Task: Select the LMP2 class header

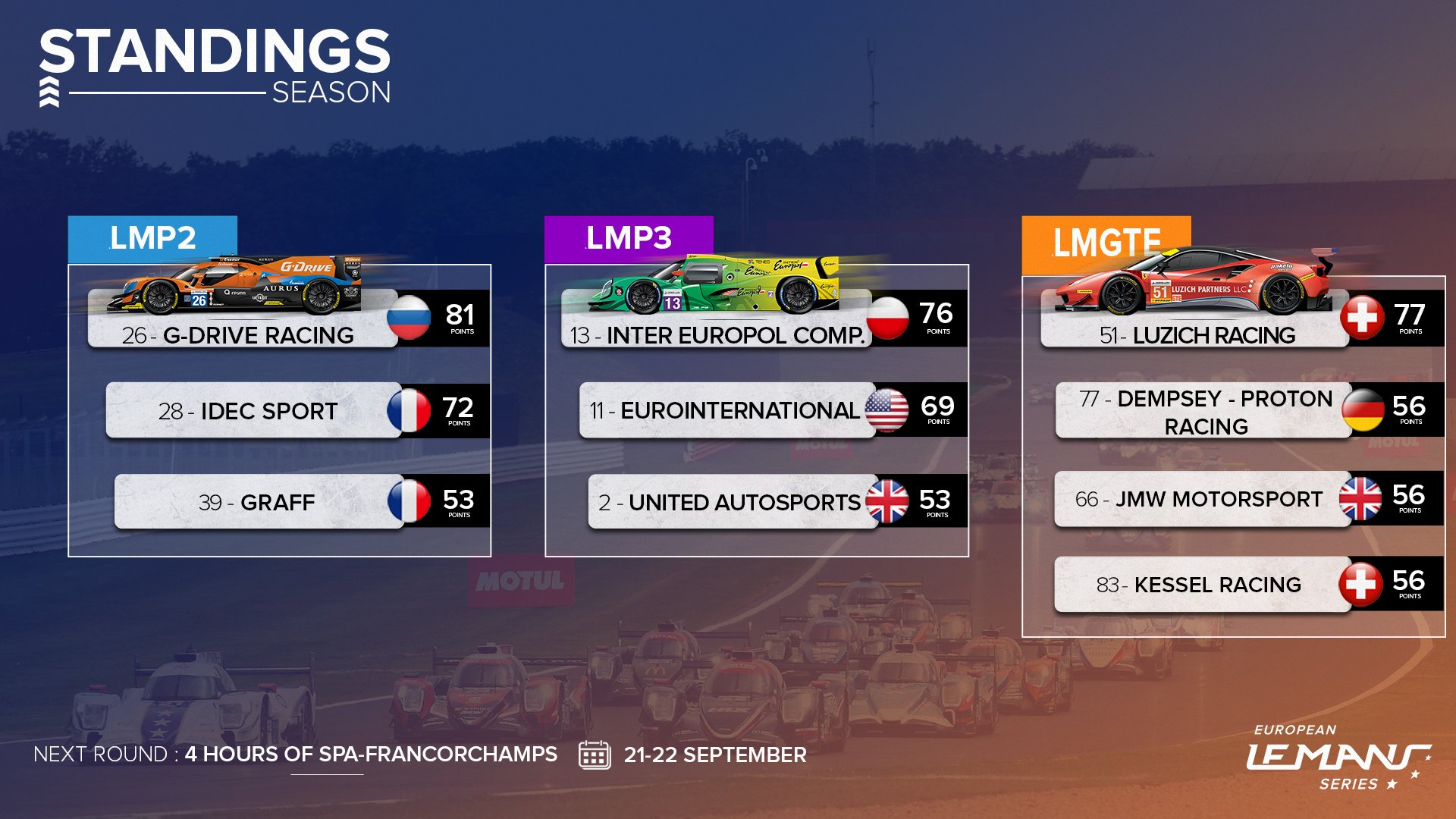Action: tap(152, 238)
